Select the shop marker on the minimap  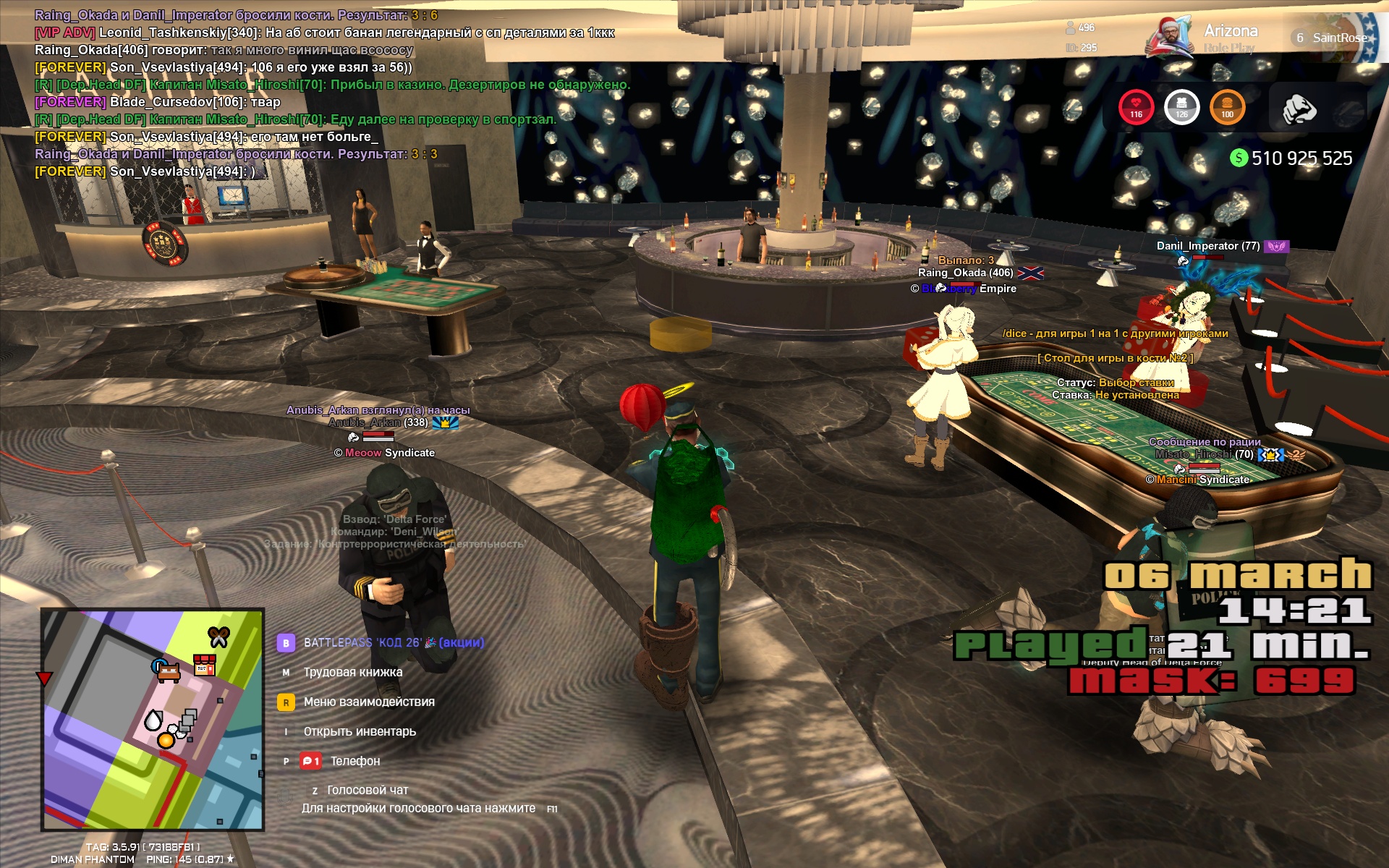tap(205, 665)
